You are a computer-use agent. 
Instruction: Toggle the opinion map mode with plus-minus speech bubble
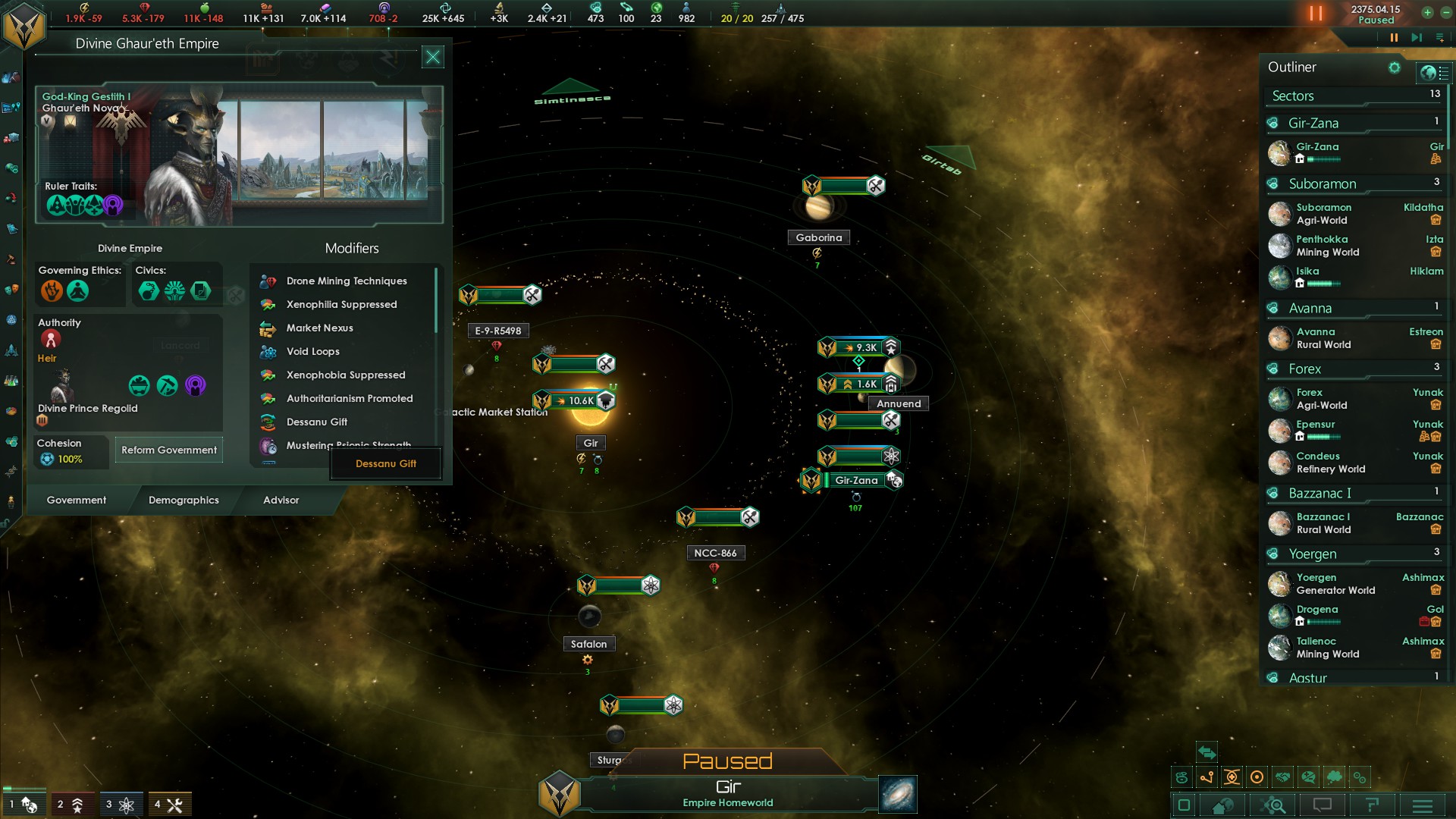pyautogui.click(x=1309, y=777)
